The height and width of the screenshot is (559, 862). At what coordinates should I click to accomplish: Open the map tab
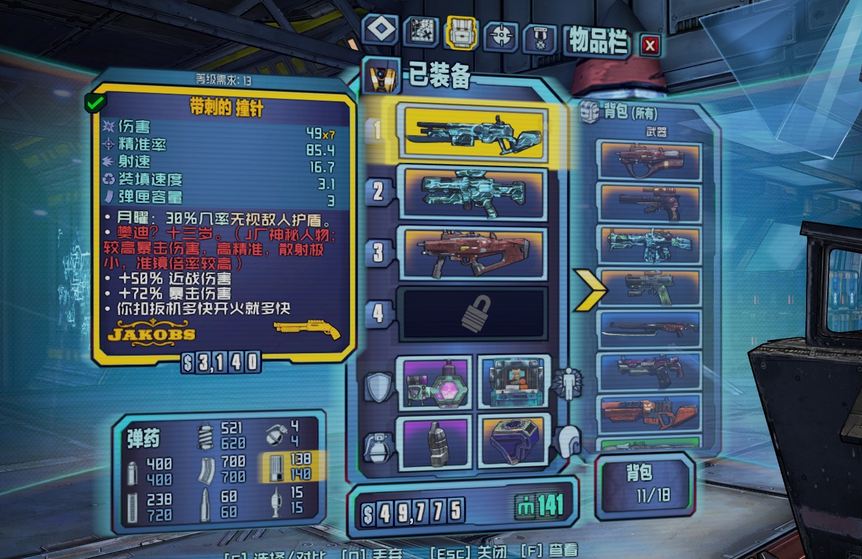point(421,31)
